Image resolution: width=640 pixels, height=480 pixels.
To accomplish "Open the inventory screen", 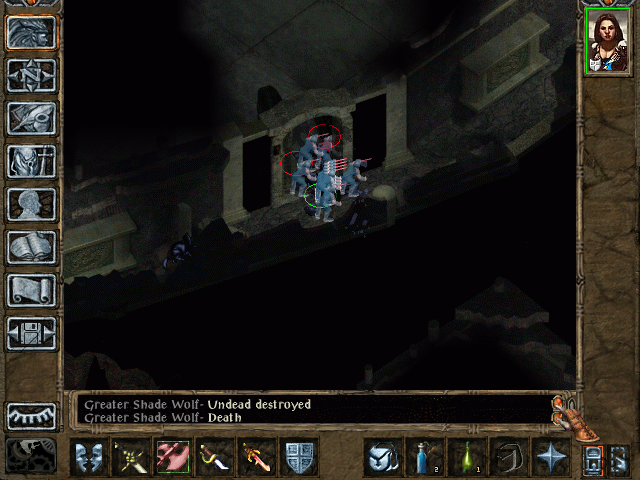I will pos(31,161).
